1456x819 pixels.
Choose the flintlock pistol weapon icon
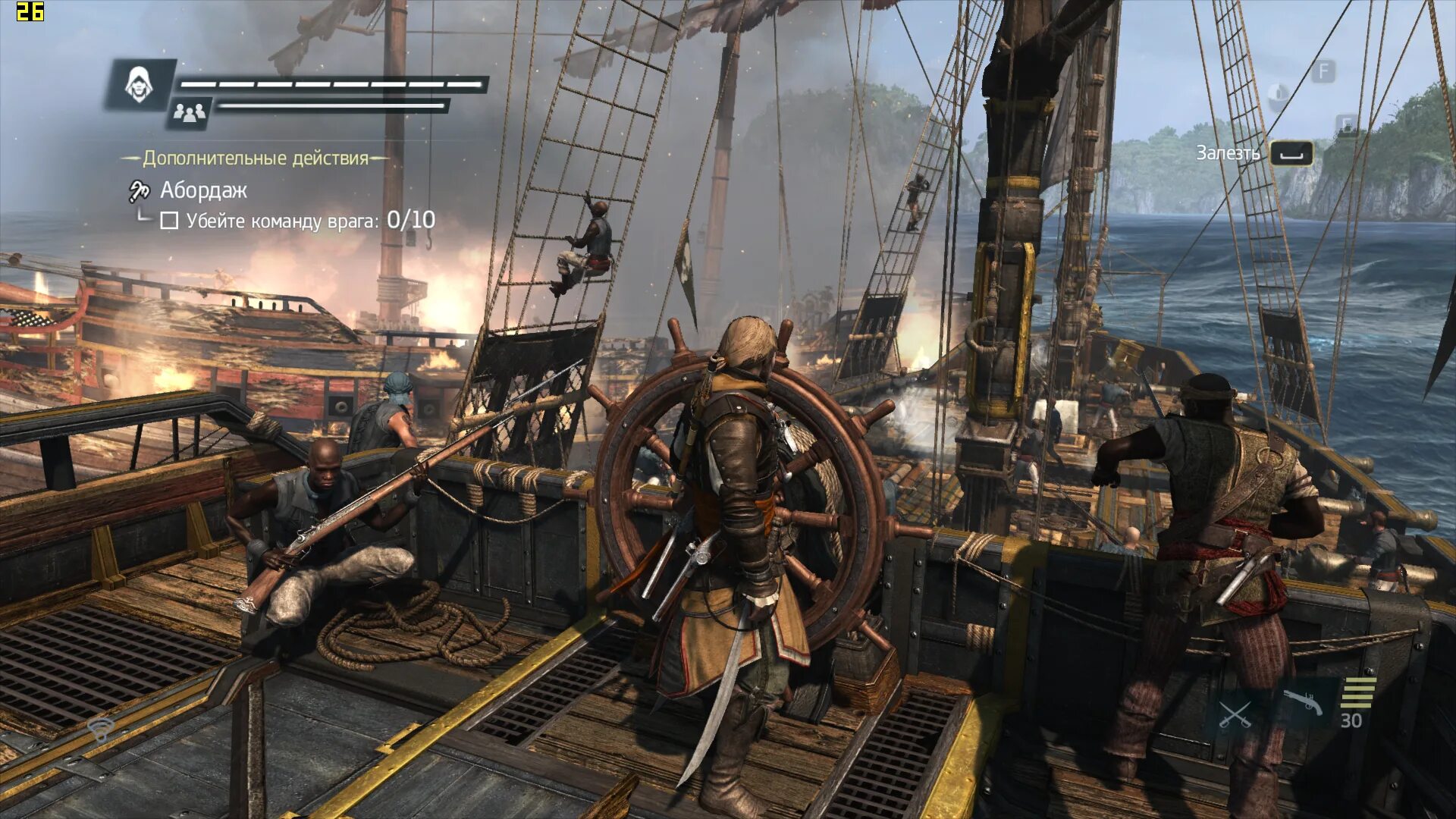[1302, 703]
